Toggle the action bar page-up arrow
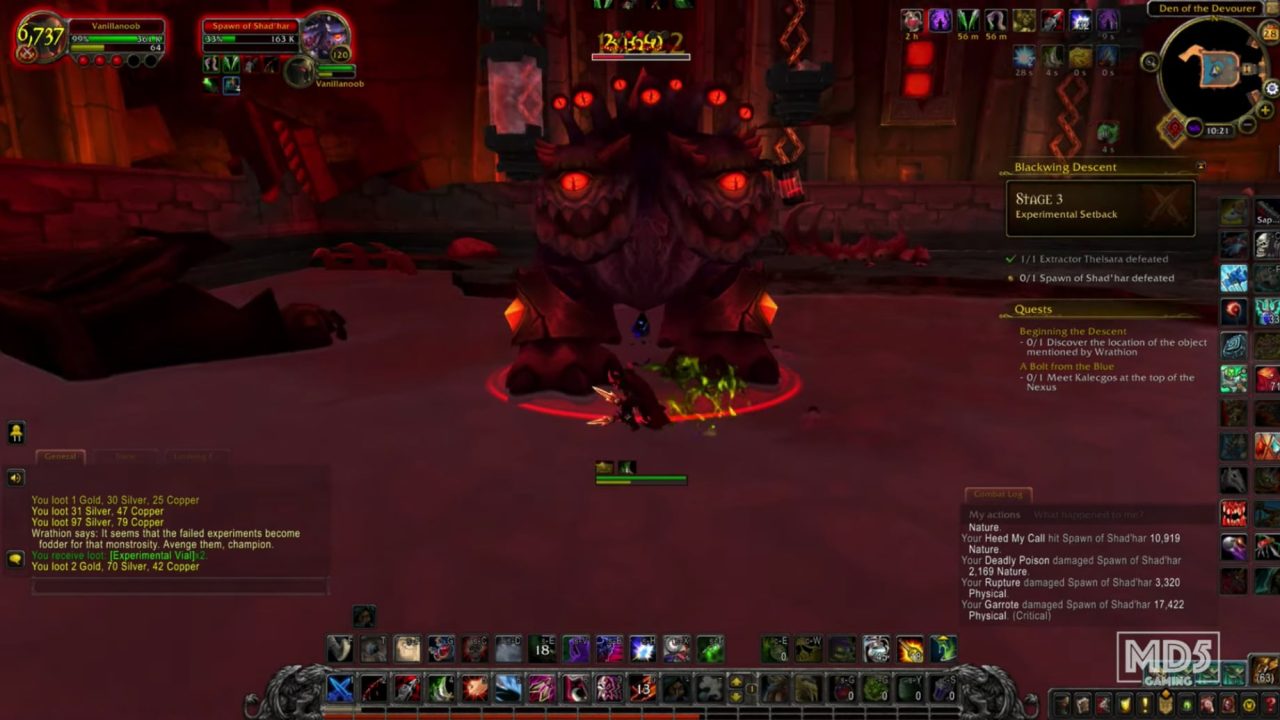The width and height of the screenshot is (1280, 720). coord(735,682)
